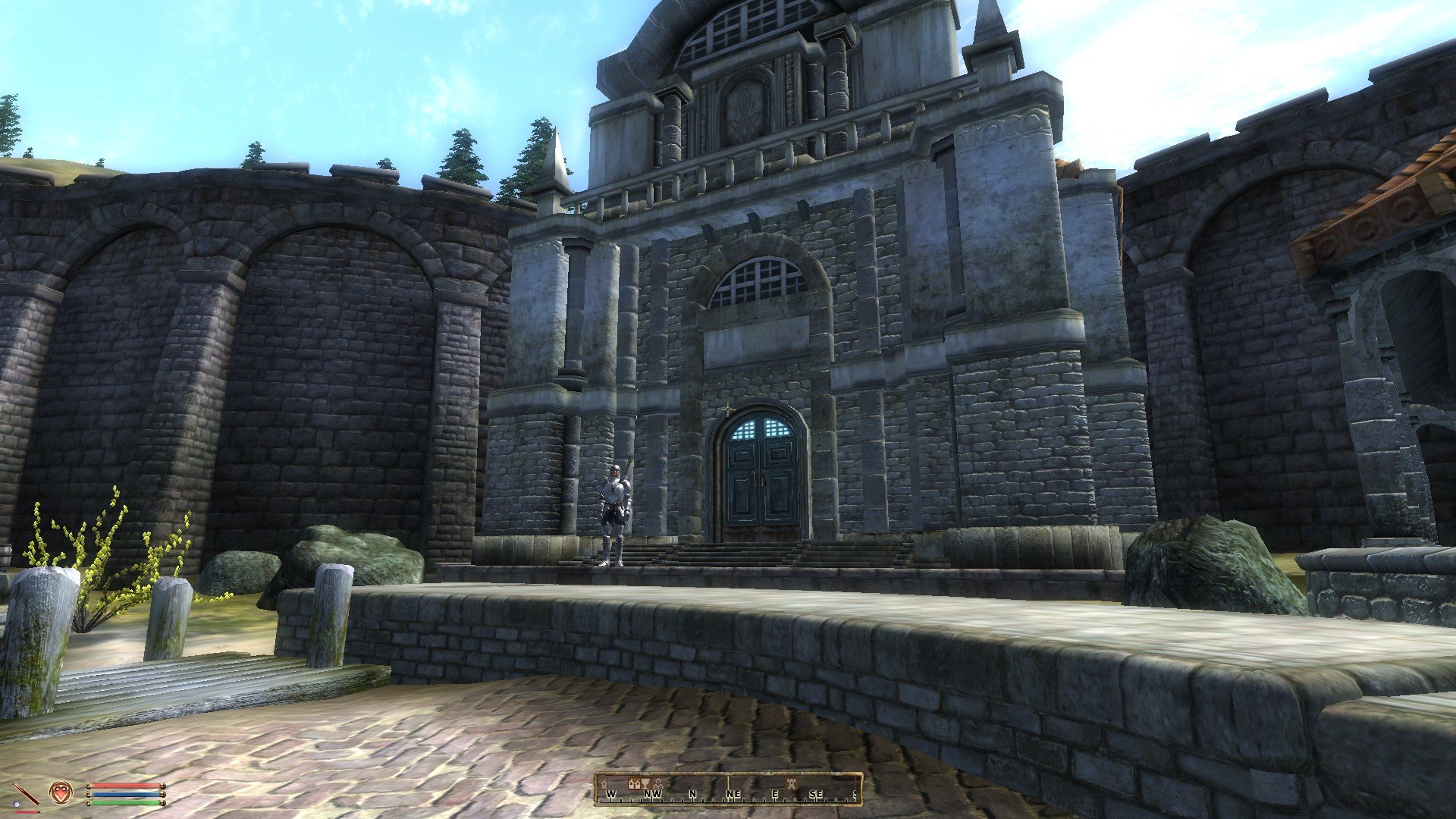Select the equipped weapon icon in HUD

tap(26, 792)
